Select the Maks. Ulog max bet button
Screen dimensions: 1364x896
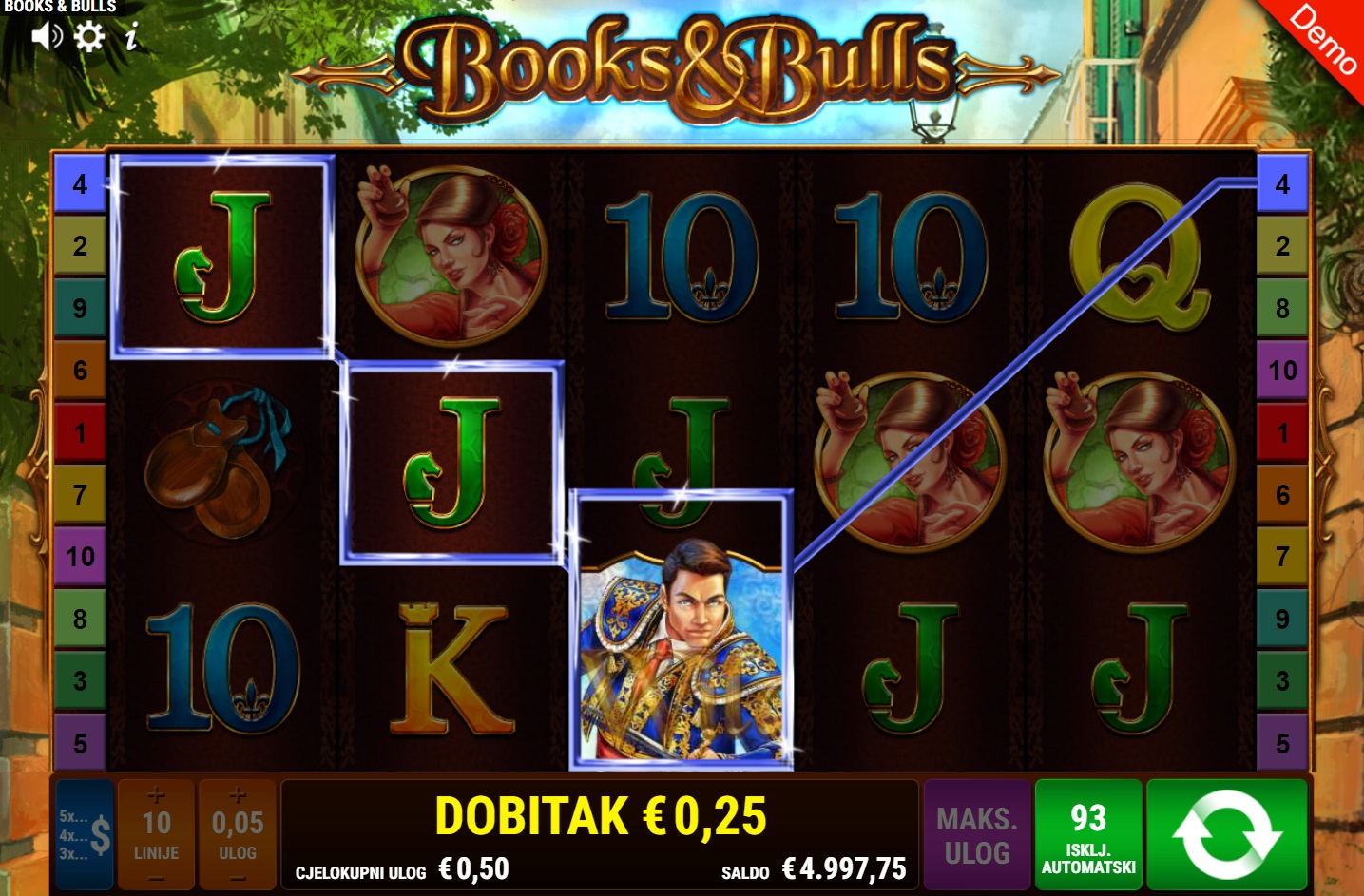(x=977, y=835)
